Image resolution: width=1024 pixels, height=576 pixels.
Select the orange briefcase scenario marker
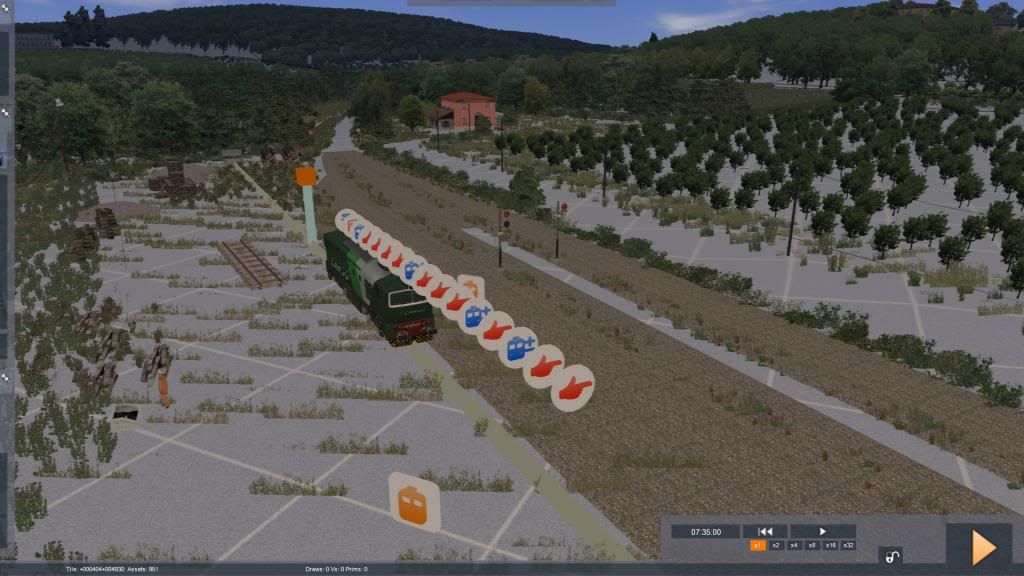tap(414, 502)
